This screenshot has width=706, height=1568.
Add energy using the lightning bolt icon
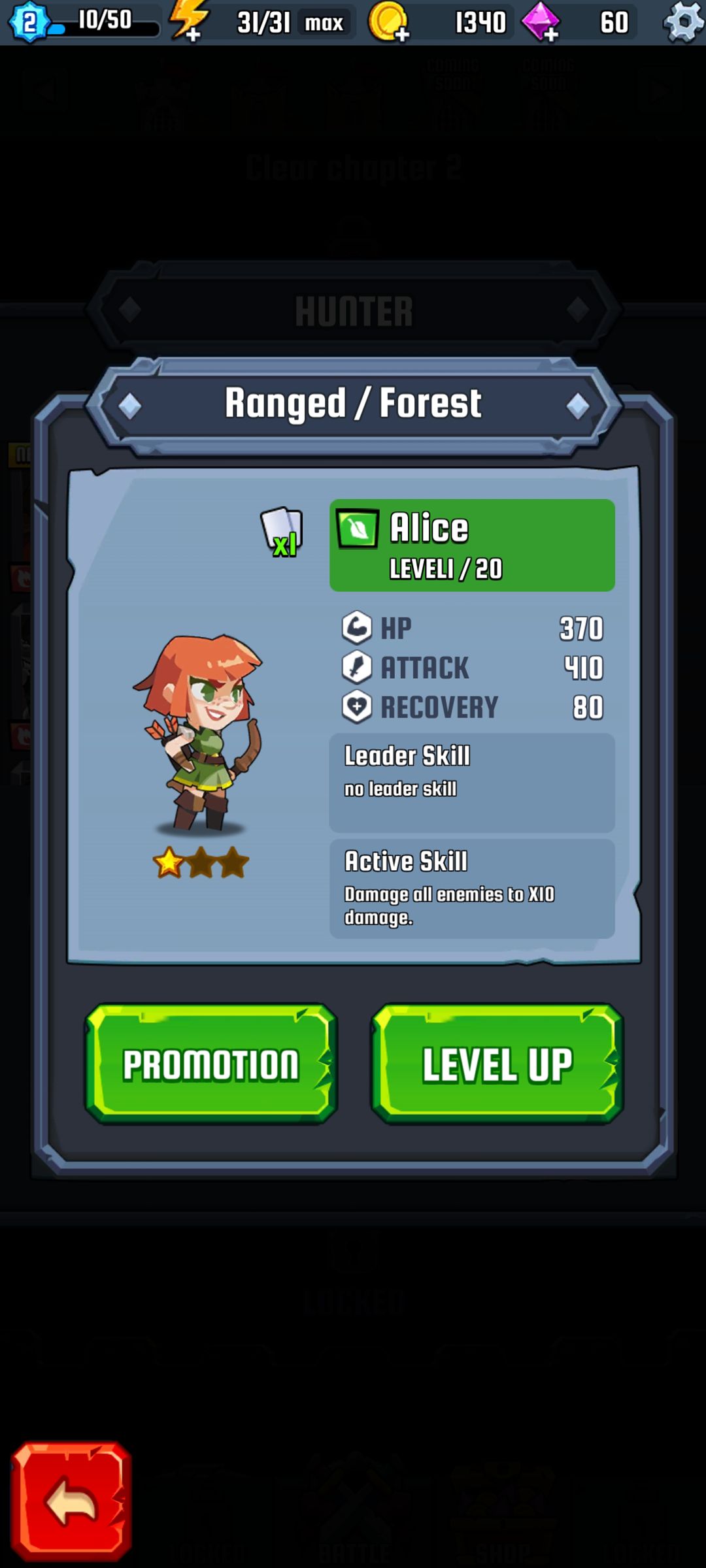point(189,21)
